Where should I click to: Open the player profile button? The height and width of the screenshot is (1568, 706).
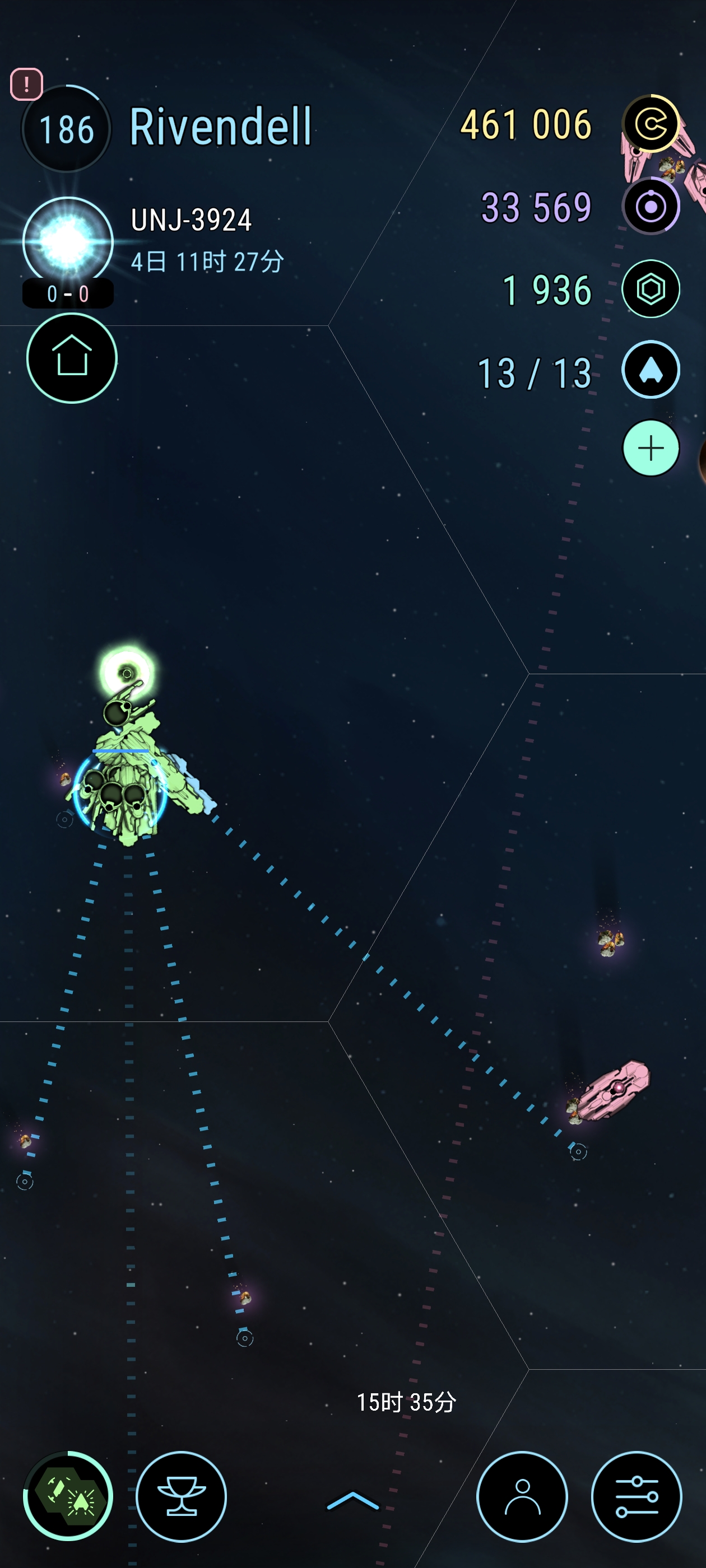522,1496
